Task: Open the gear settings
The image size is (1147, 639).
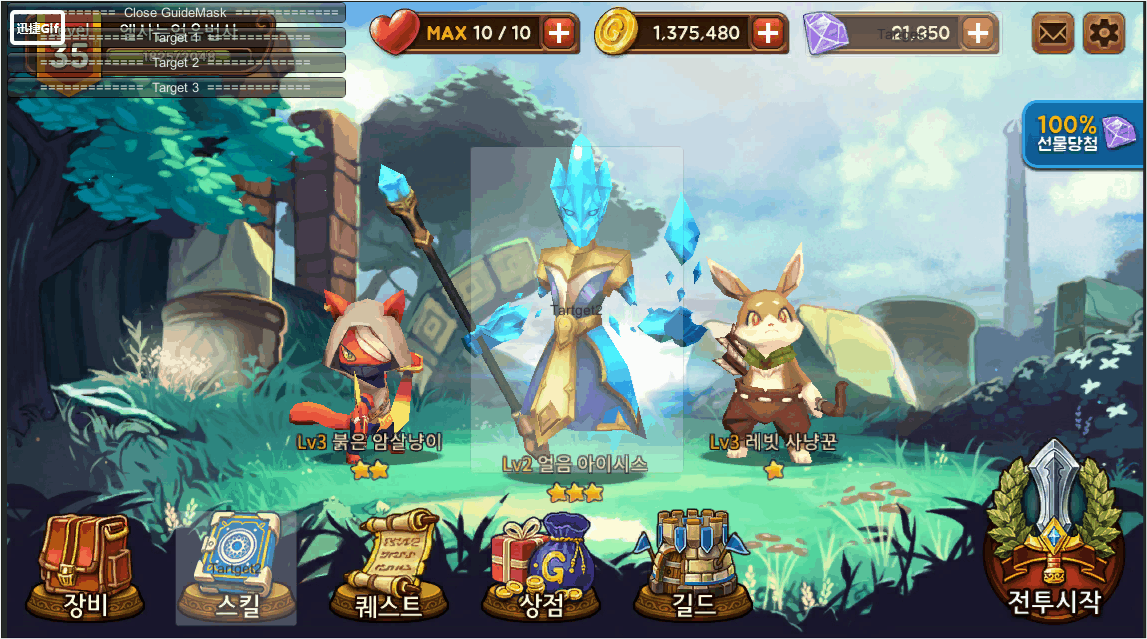Action: click(x=1104, y=34)
